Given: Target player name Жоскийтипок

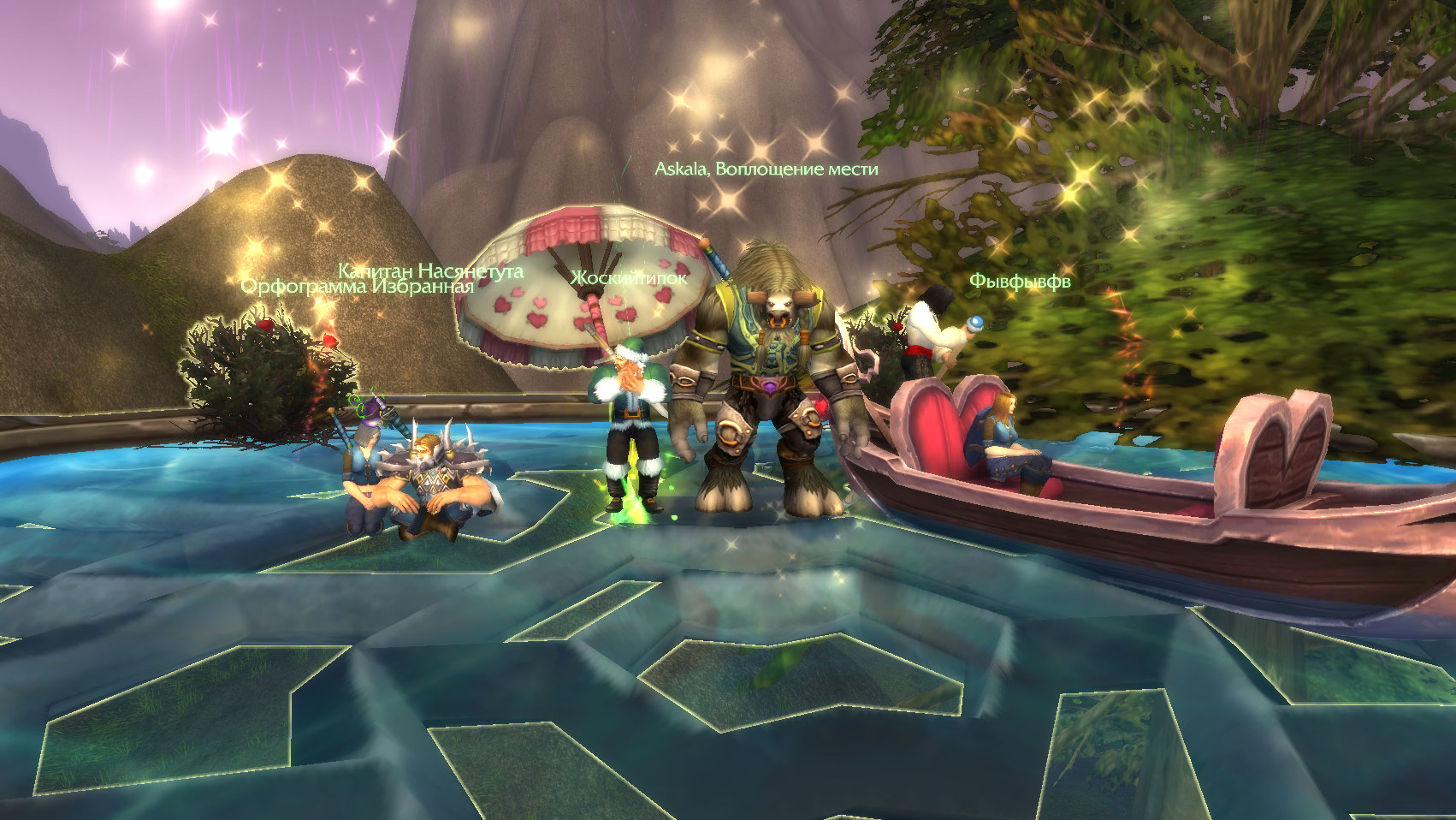Looking at the screenshot, I should coord(629,278).
